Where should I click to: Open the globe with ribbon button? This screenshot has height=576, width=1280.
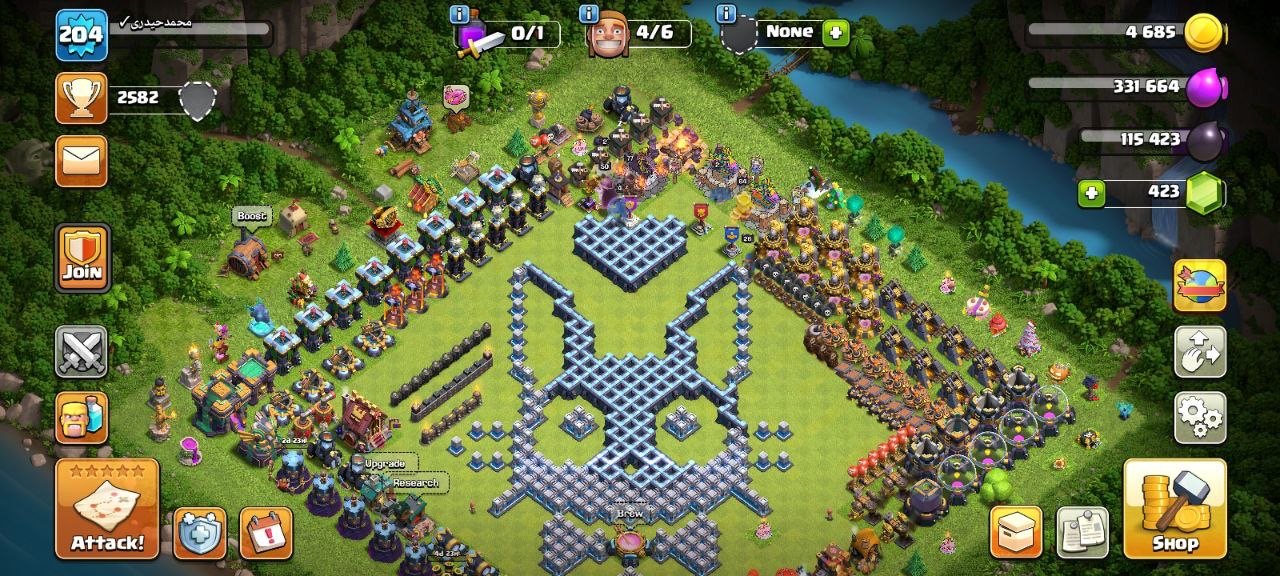click(x=1200, y=286)
